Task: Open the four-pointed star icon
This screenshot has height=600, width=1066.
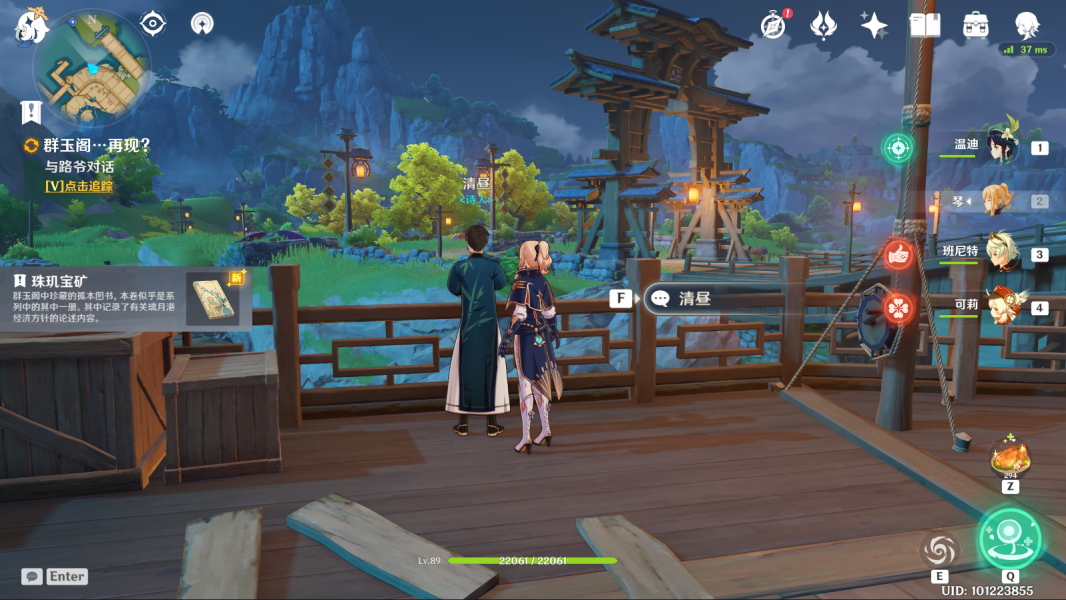Action: [x=874, y=25]
